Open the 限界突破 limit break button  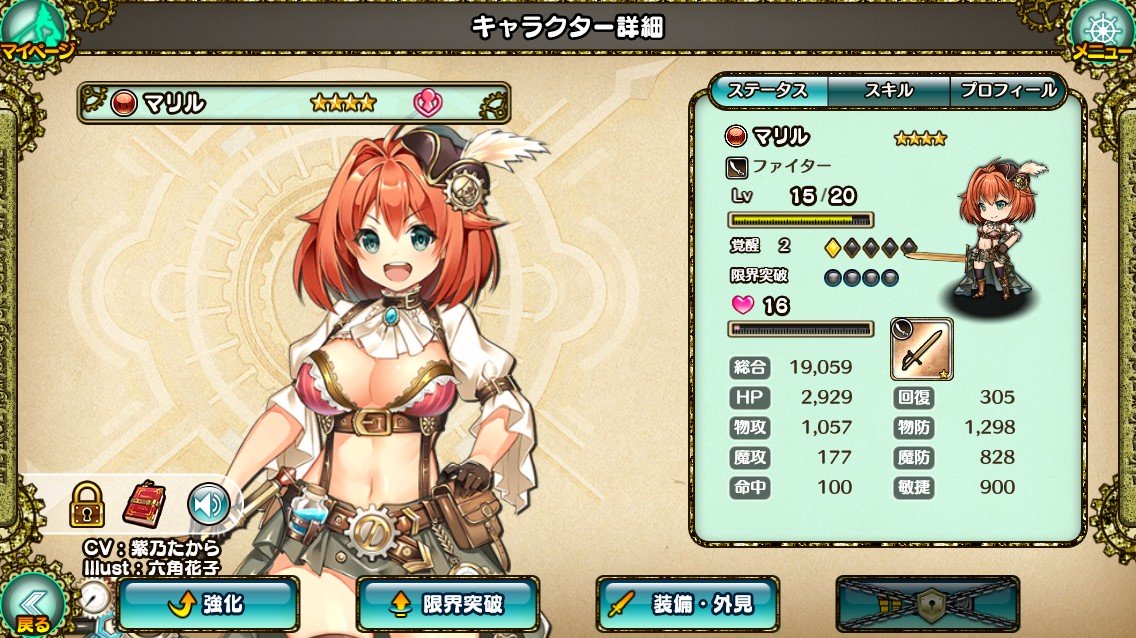(x=448, y=603)
